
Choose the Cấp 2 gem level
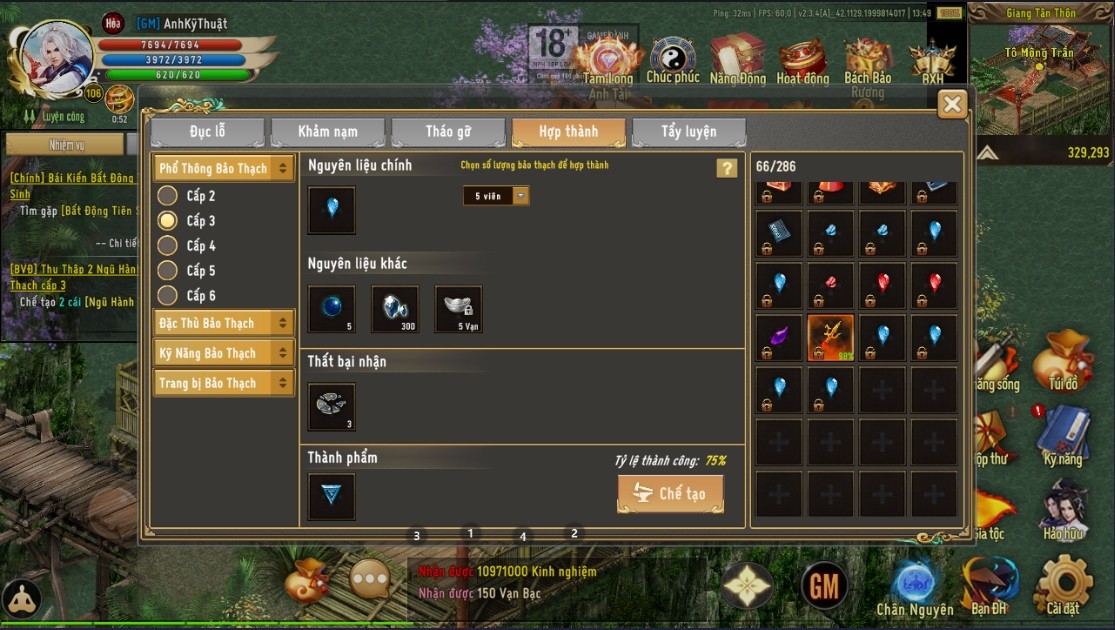168,196
